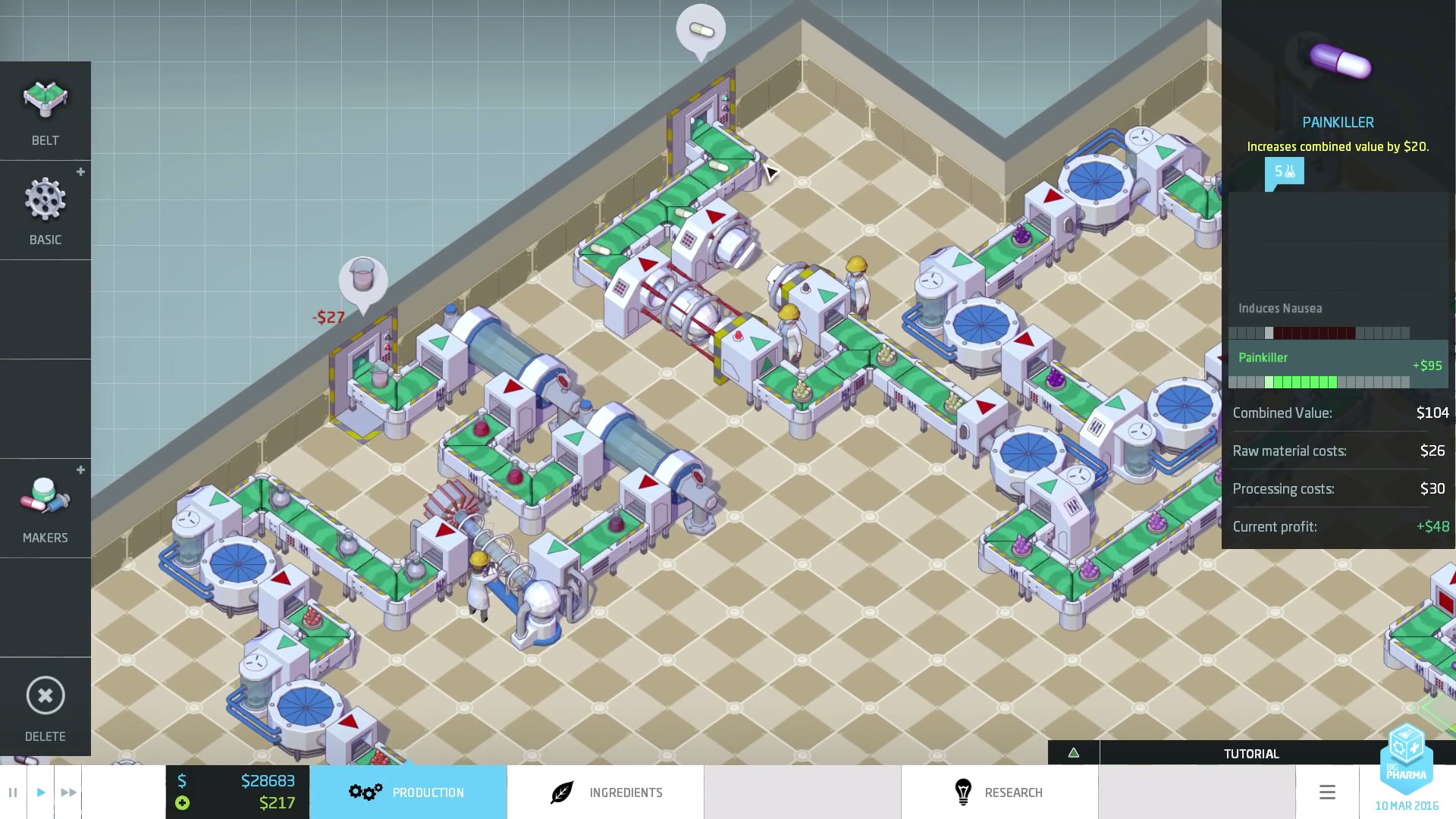The height and width of the screenshot is (819, 1456).
Task: Select the Painkiller effect row
Action: point(1338,366)
